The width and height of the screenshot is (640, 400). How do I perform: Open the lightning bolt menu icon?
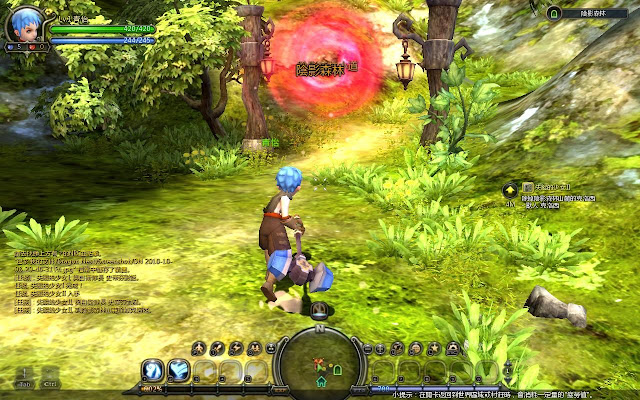coord(236,348)
